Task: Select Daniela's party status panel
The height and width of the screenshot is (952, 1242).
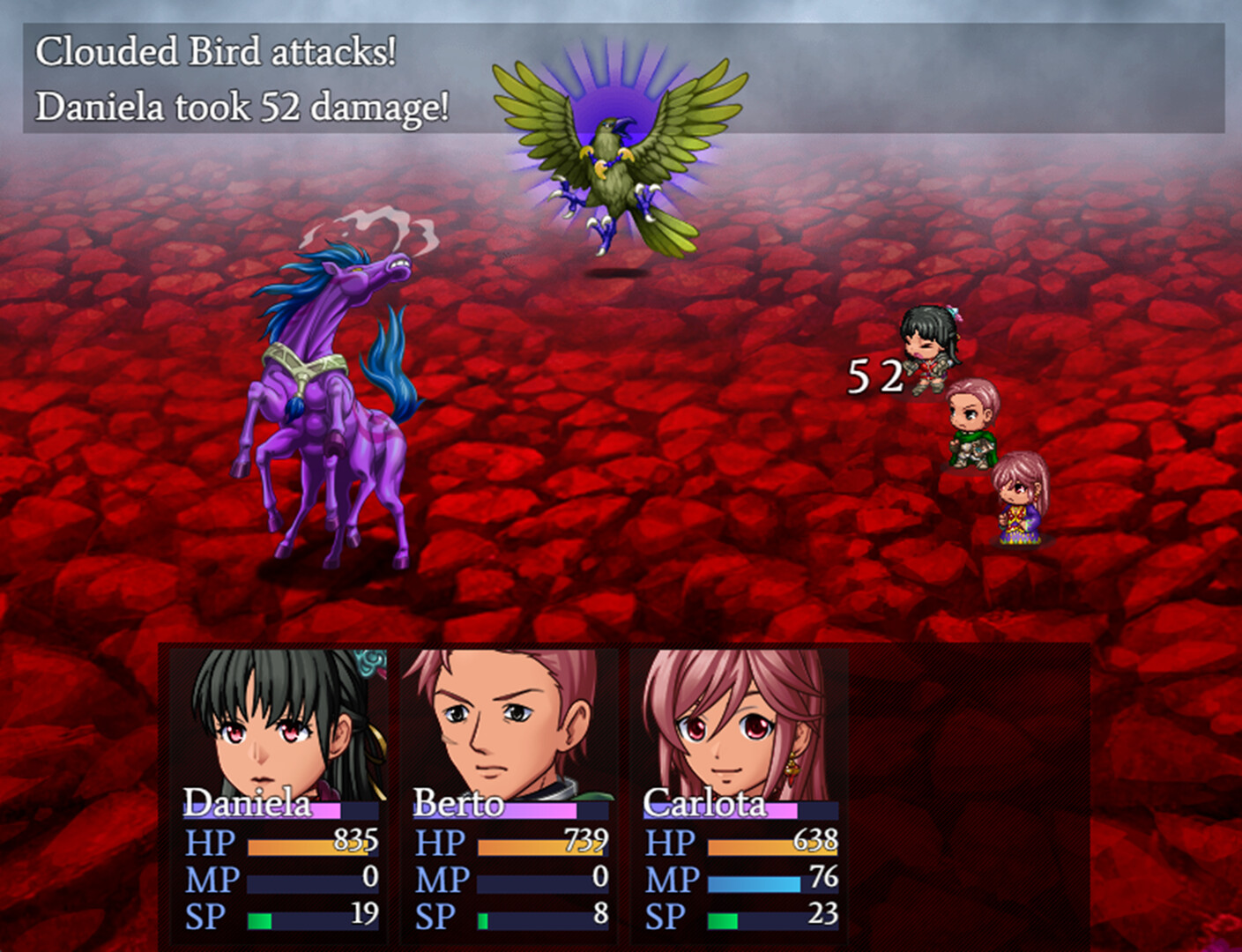Action: click(x=280, y=793)
